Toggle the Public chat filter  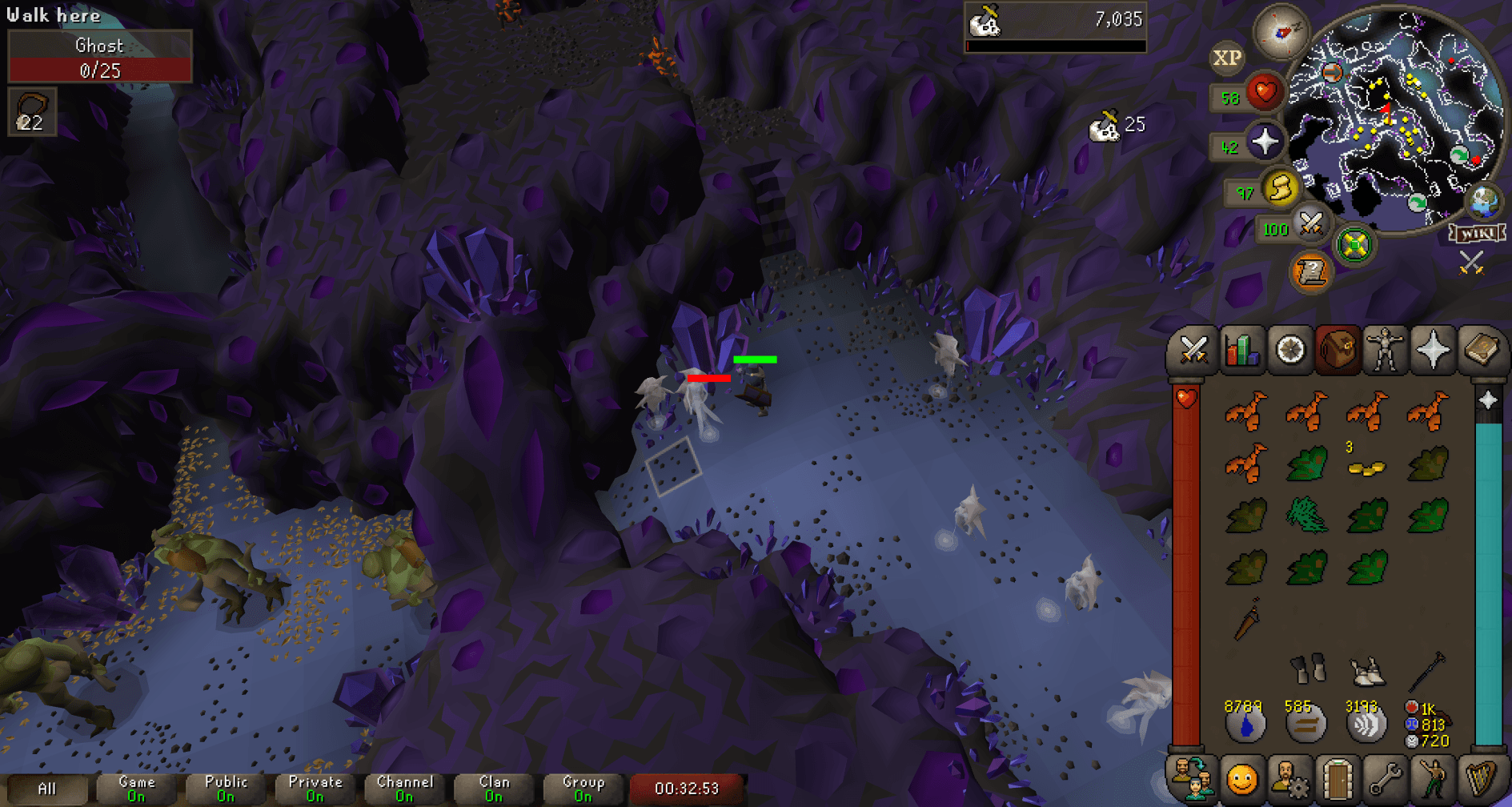click(x=225, y=787)
